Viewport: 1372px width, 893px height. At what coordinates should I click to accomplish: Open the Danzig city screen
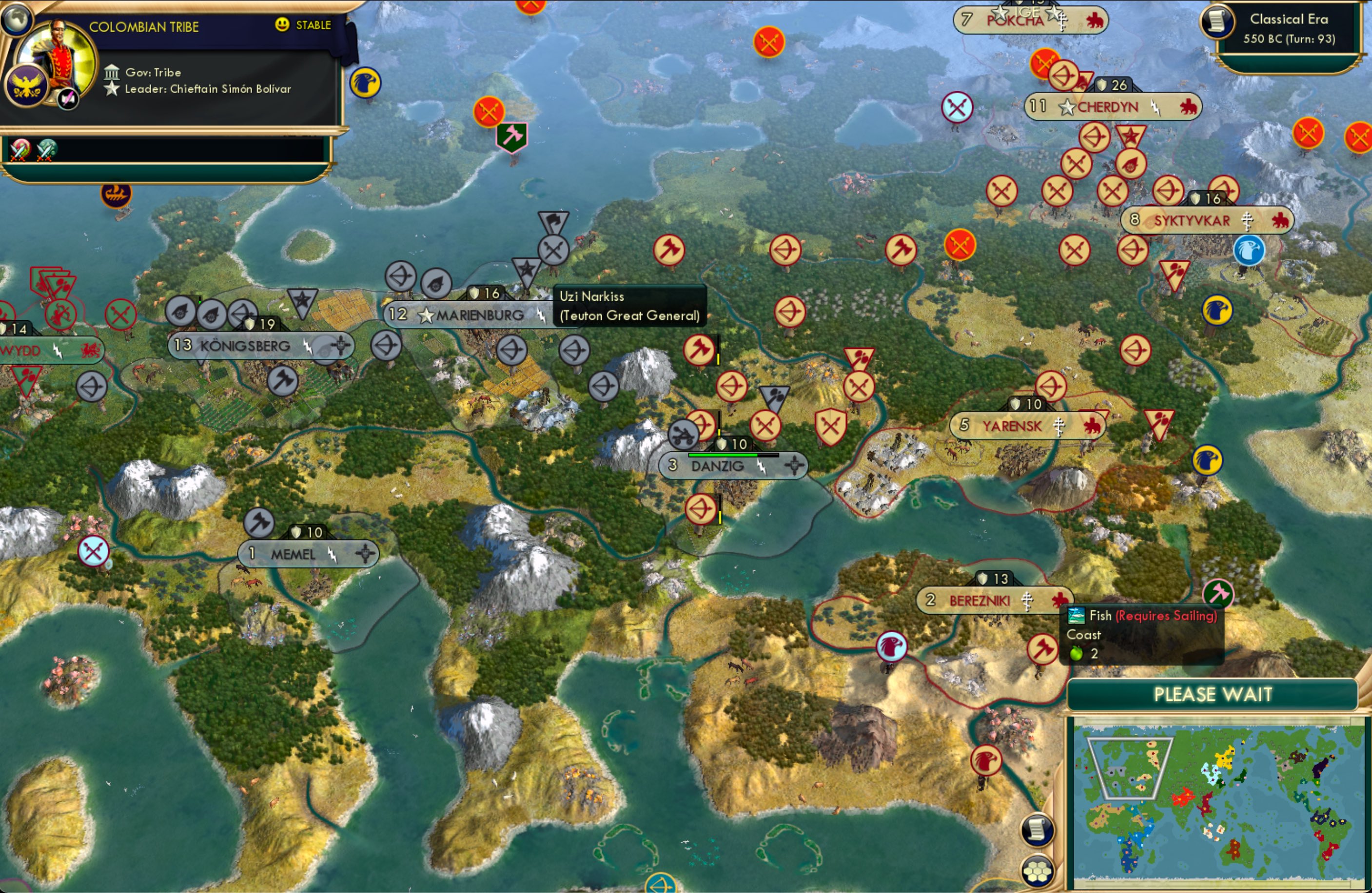(x=718, y=466)
